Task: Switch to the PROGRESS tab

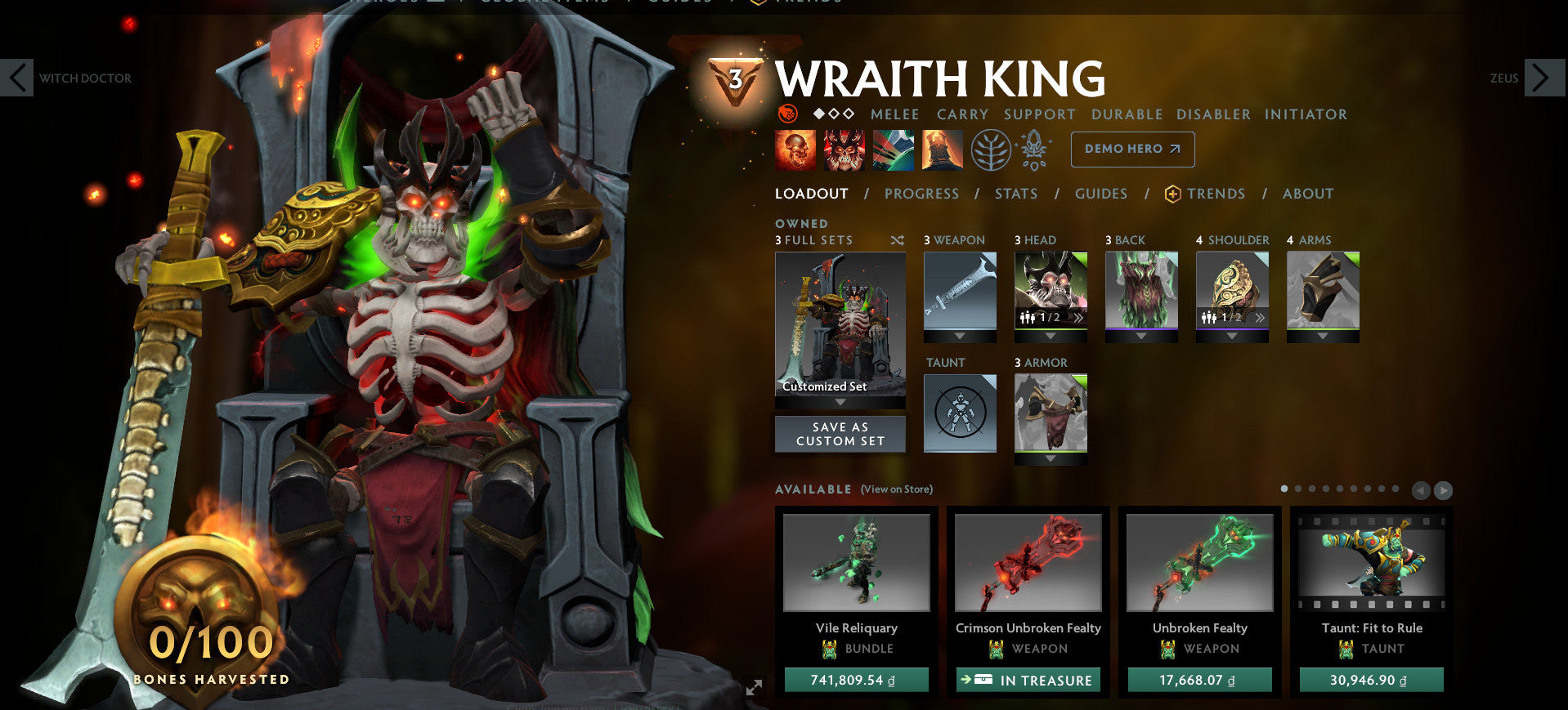Action: (x=921, y=194)
